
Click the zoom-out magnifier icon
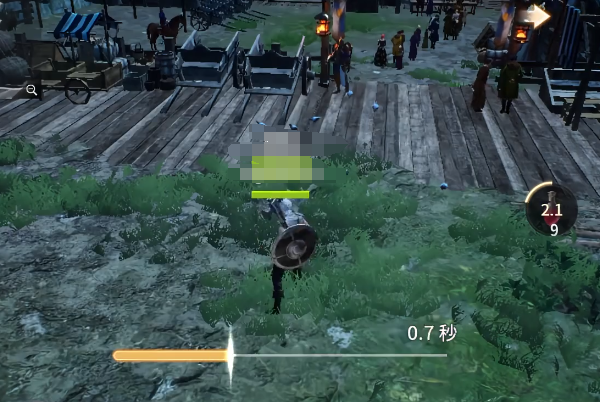click(32, 90)
